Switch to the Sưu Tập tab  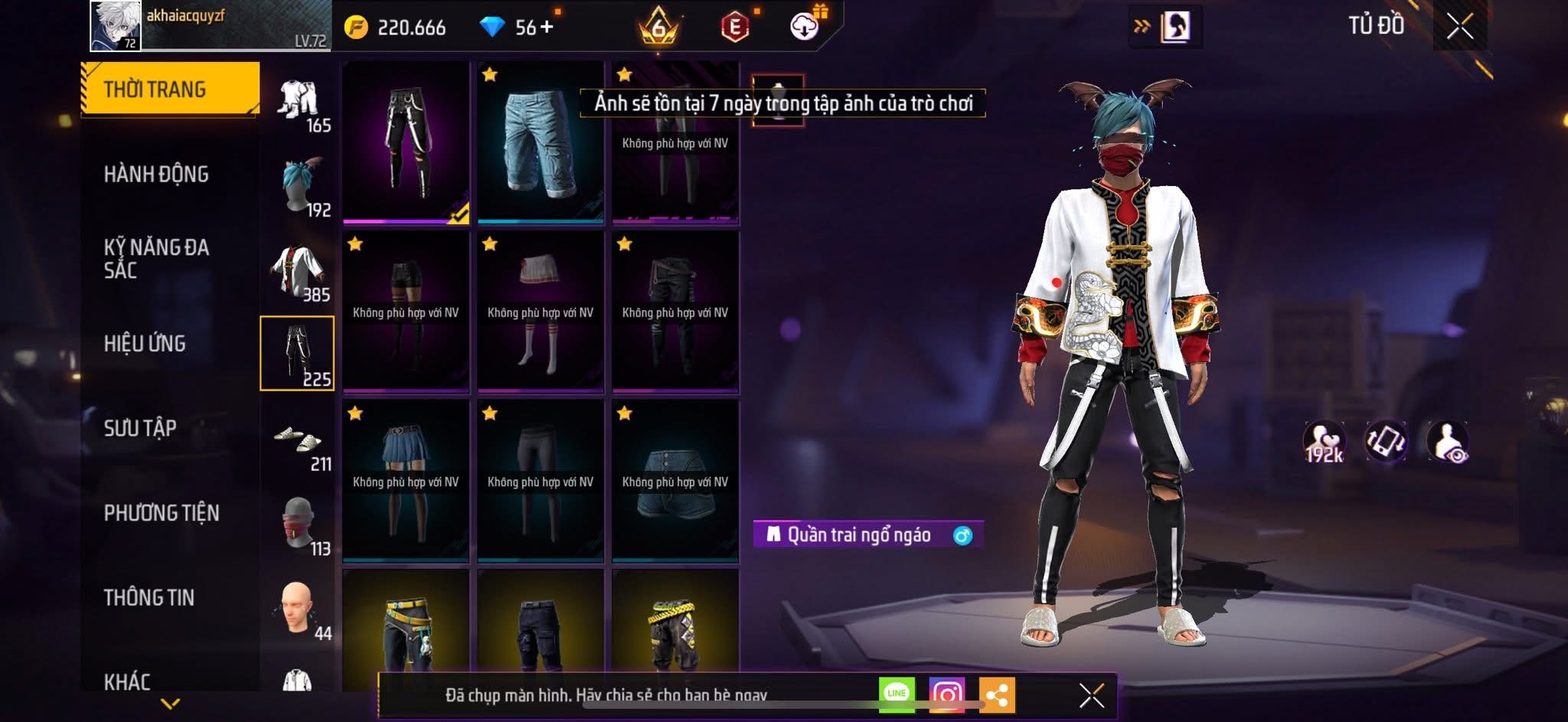coord(140,428)
